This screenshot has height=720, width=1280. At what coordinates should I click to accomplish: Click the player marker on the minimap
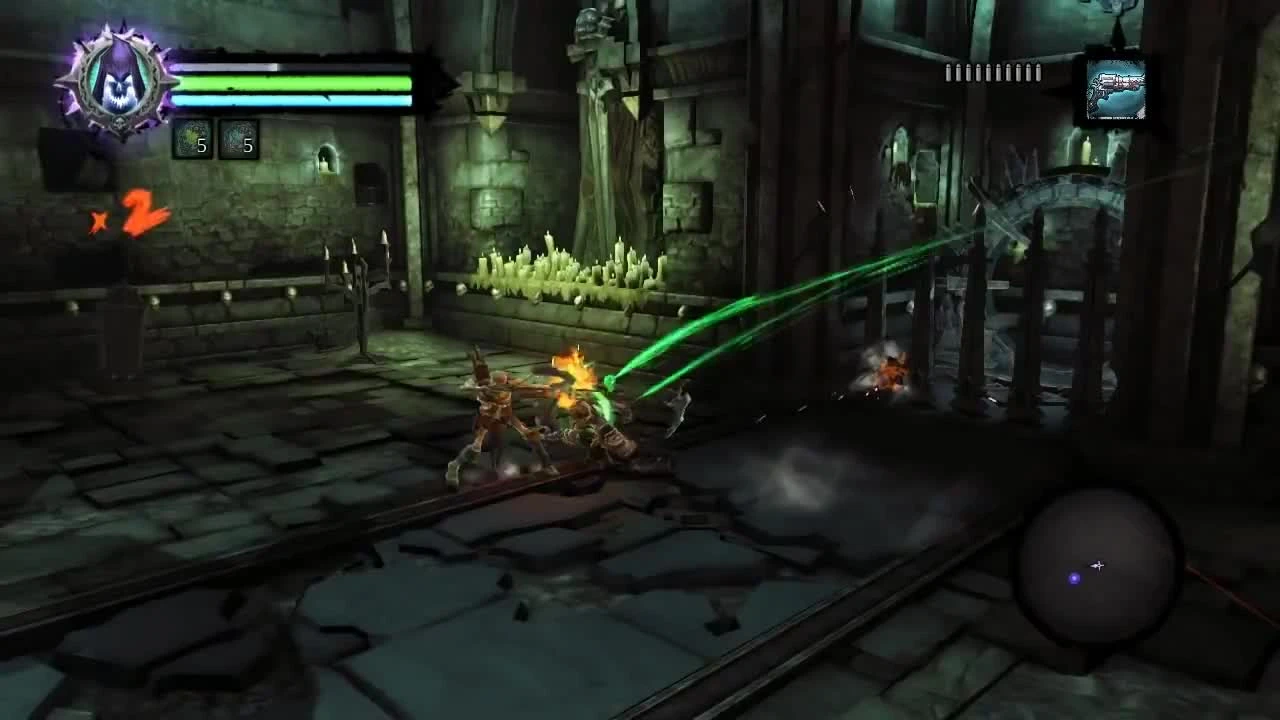tap(1097, 566)
